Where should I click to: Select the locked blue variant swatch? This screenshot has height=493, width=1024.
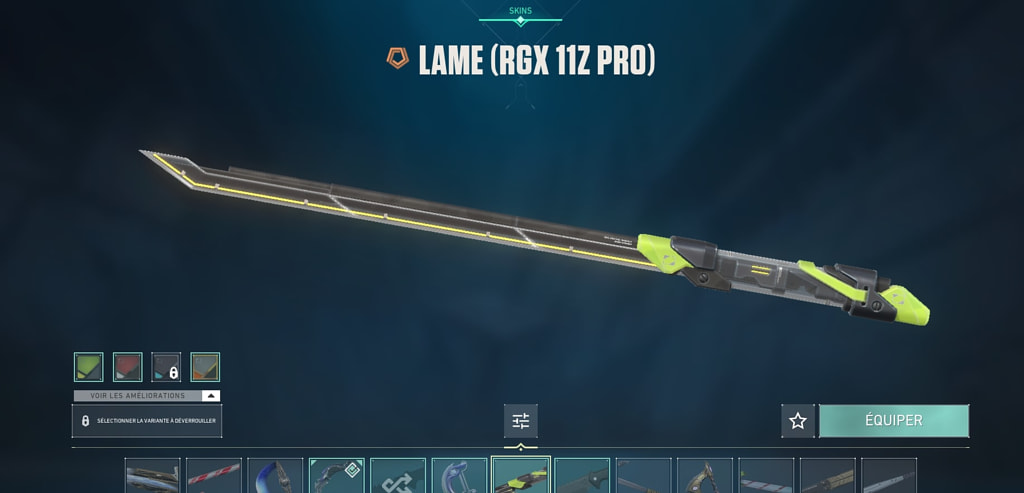click(166, 367)
